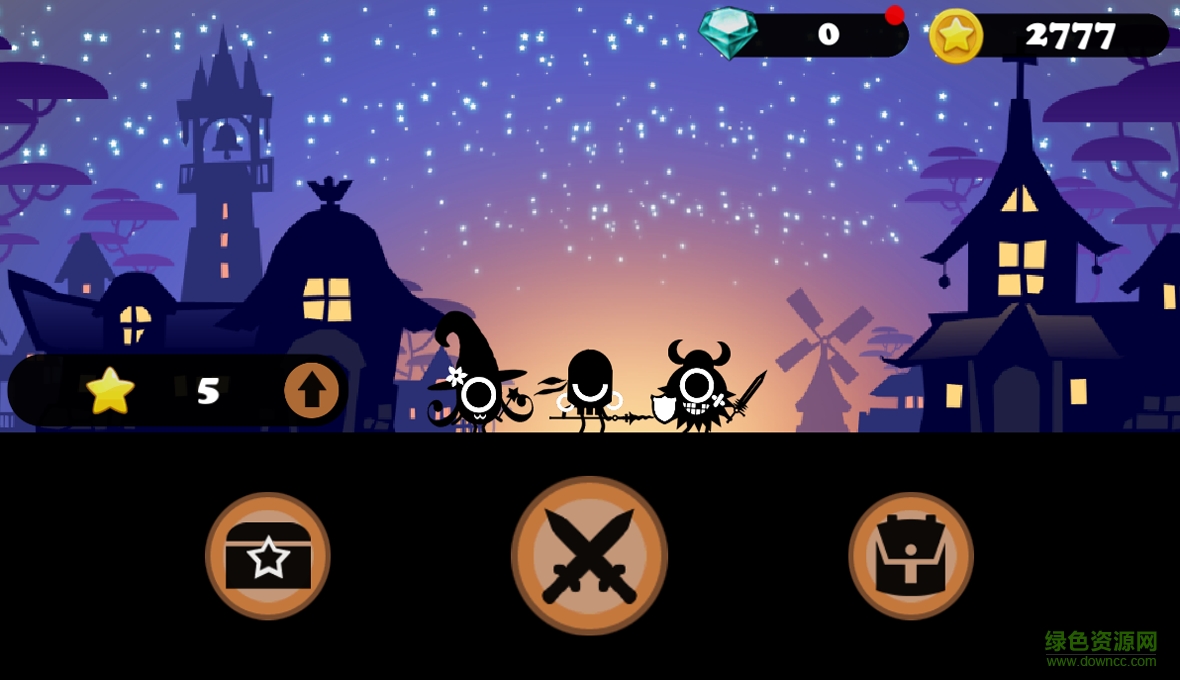The height and width of the screenshot is (680, 1180).
Task: Select the gold star coin counter
Action: 1048,36
